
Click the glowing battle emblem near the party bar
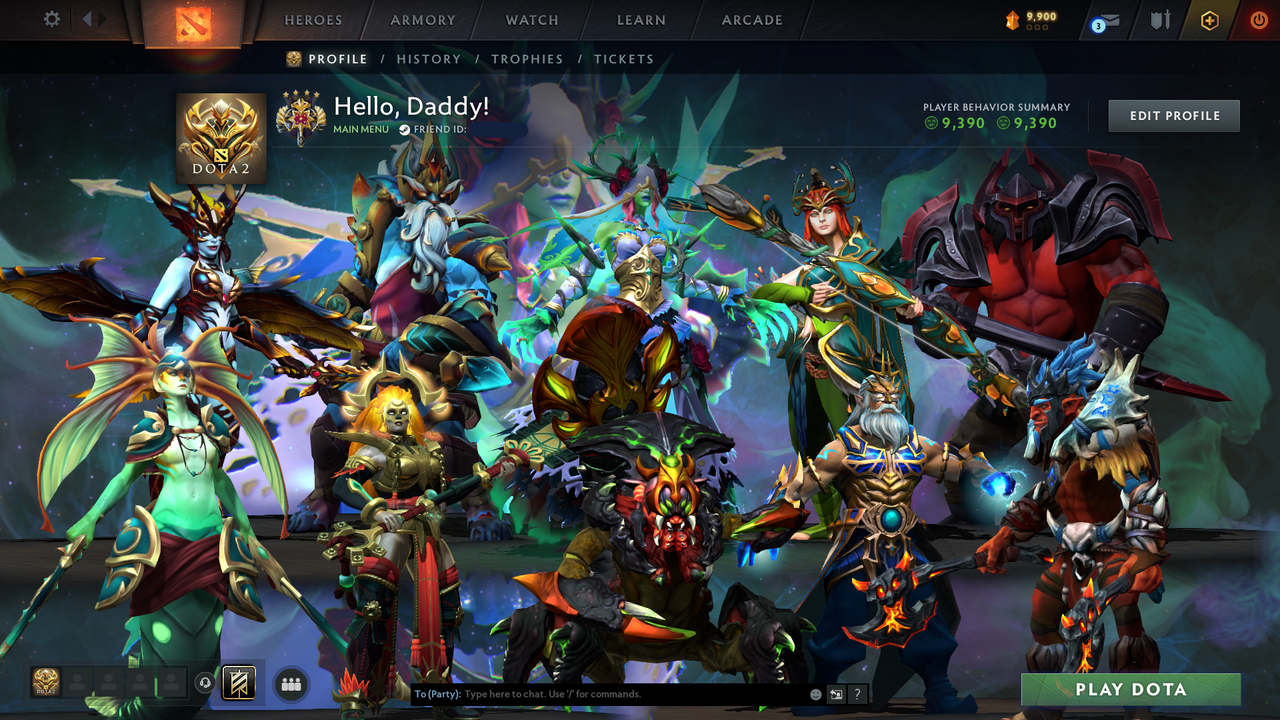[x=237, y=683]
